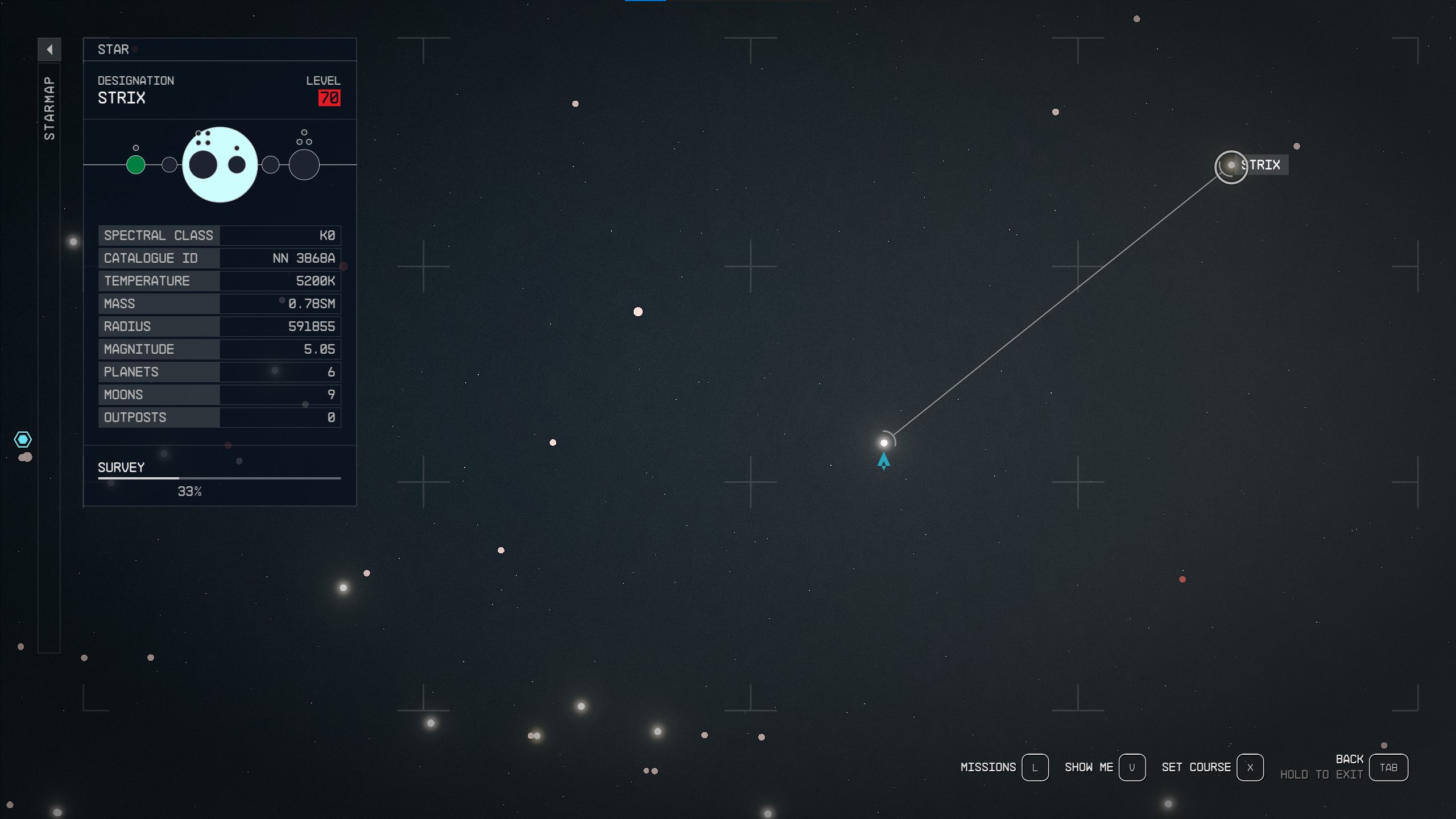1456x819 pixels.
Task: Select the green planet in the system diagram
Action: (136, 165)
